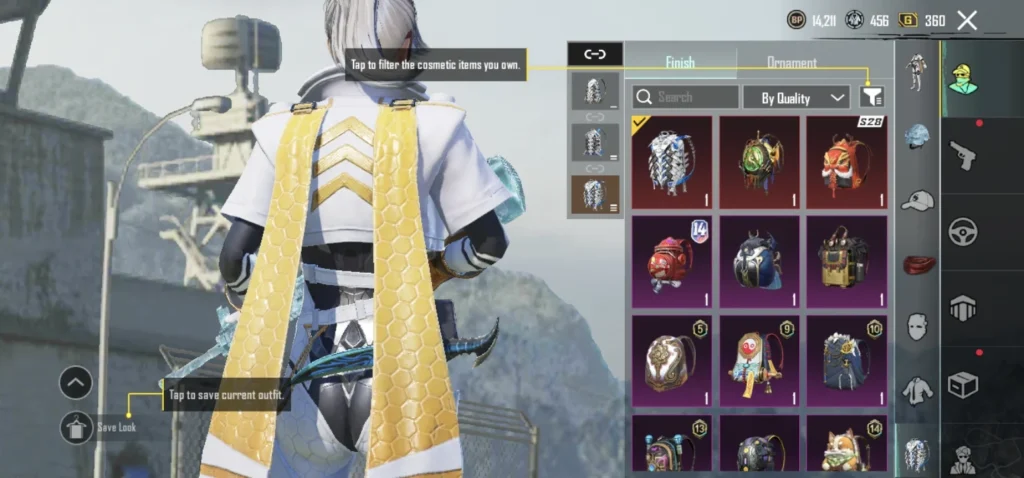The width and height of the screenshot is (1024, 478).
Task: Click the Search field for backpacks
Action: (686, 97)
